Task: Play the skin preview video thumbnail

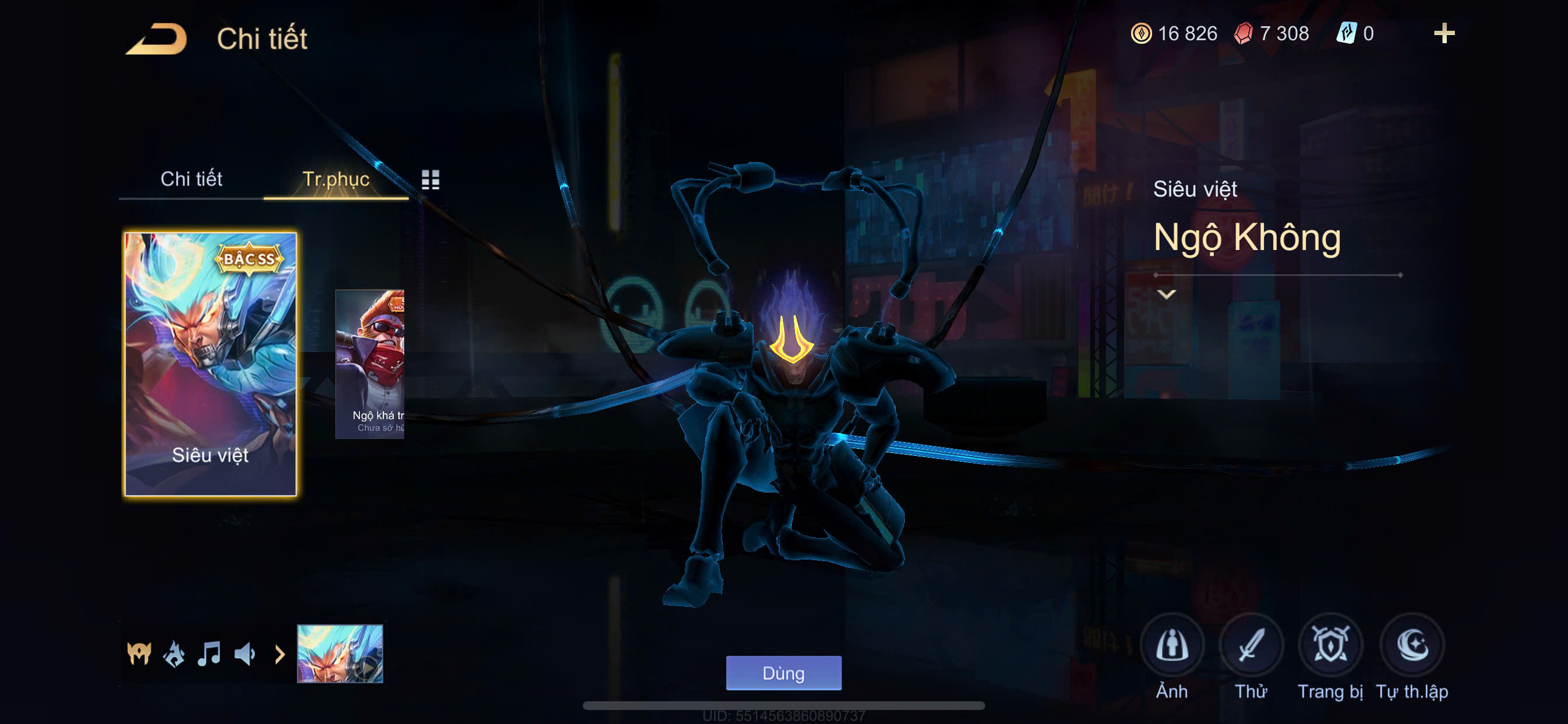Action: point(339,654)
